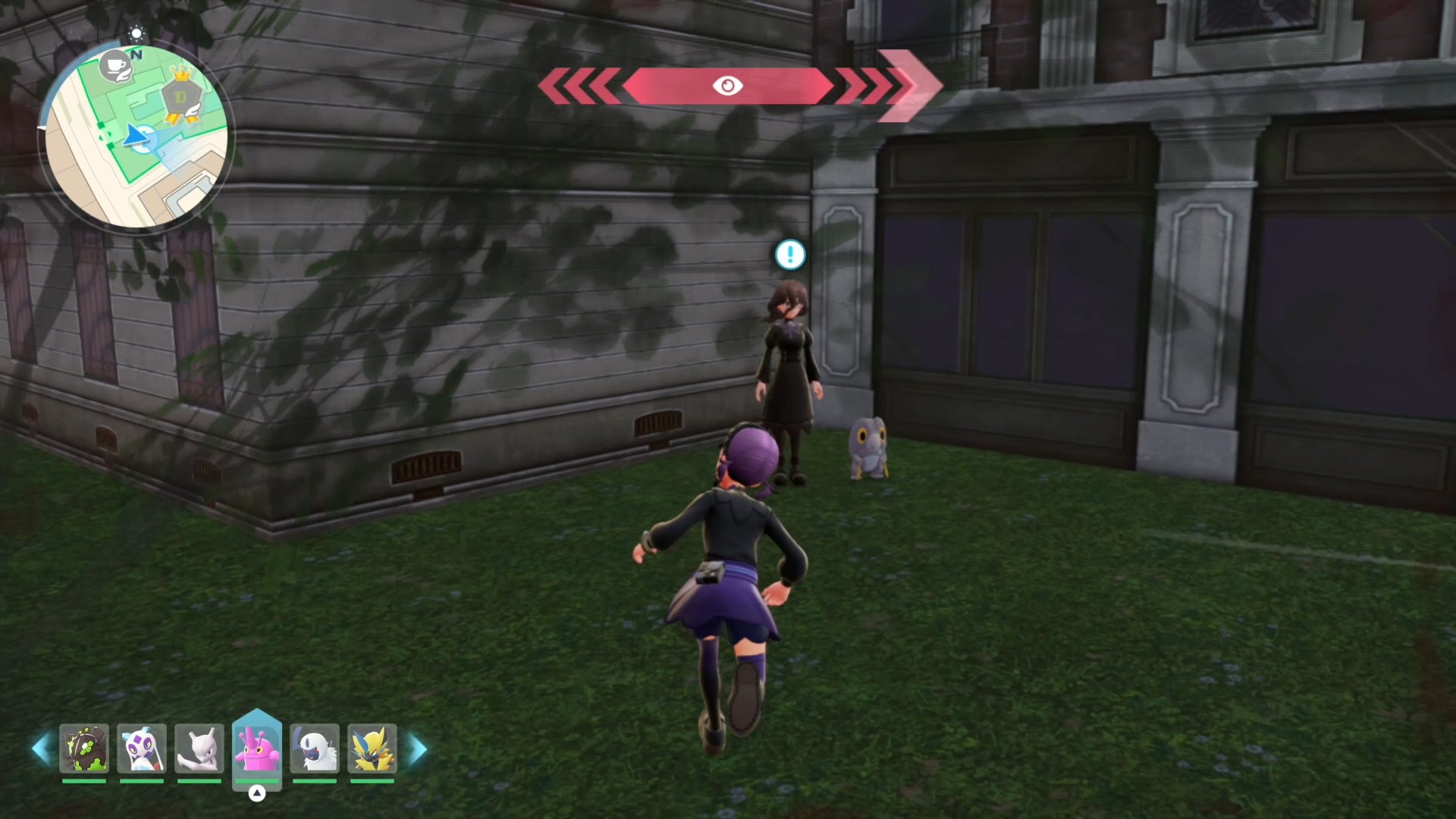Viewport: 1456px width, 819px height.
Task: Click the party bar's left arrow
Action: pos(42,749)
